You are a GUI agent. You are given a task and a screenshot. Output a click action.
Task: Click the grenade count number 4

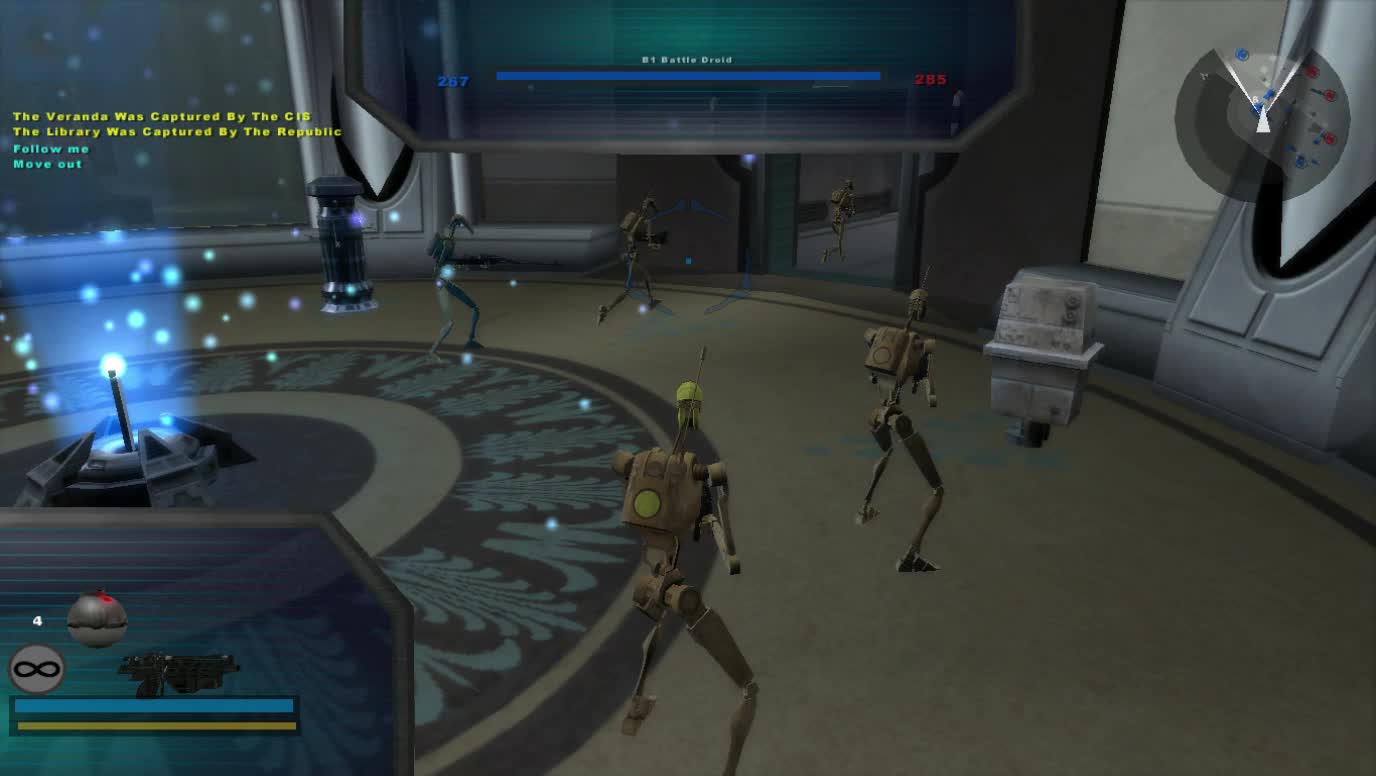pyautogui.click(x=37, y=621)
